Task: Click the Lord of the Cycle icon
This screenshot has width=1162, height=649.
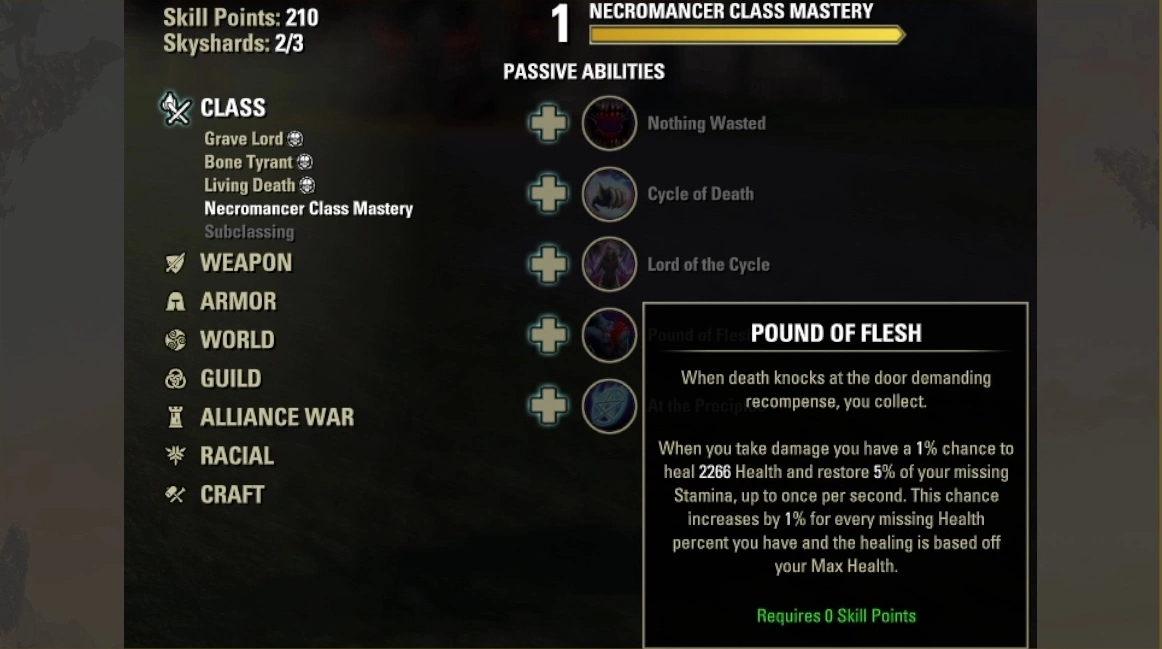Action: coord(609,265)
